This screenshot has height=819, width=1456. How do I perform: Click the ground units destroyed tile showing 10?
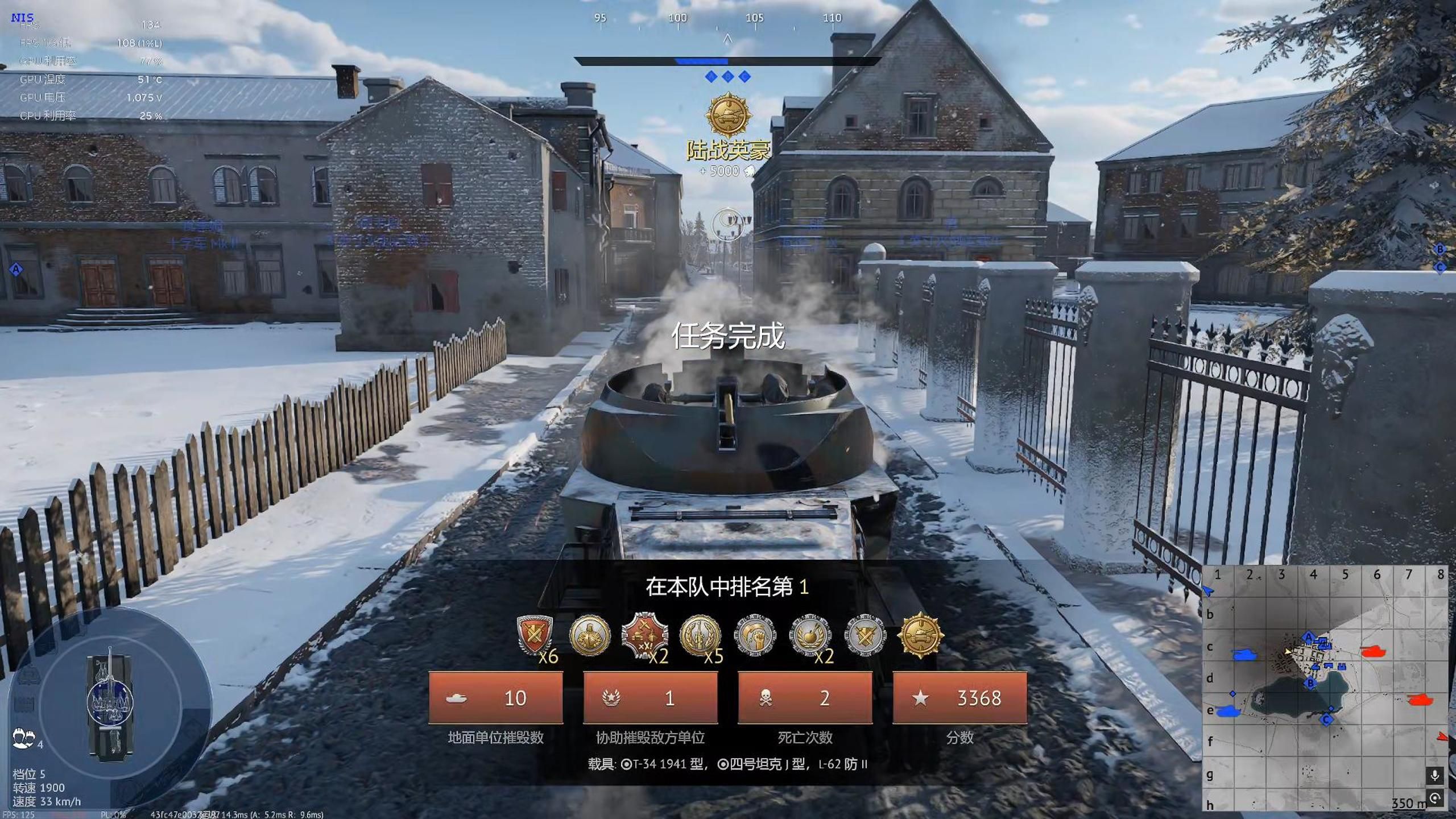coord(495,698)
